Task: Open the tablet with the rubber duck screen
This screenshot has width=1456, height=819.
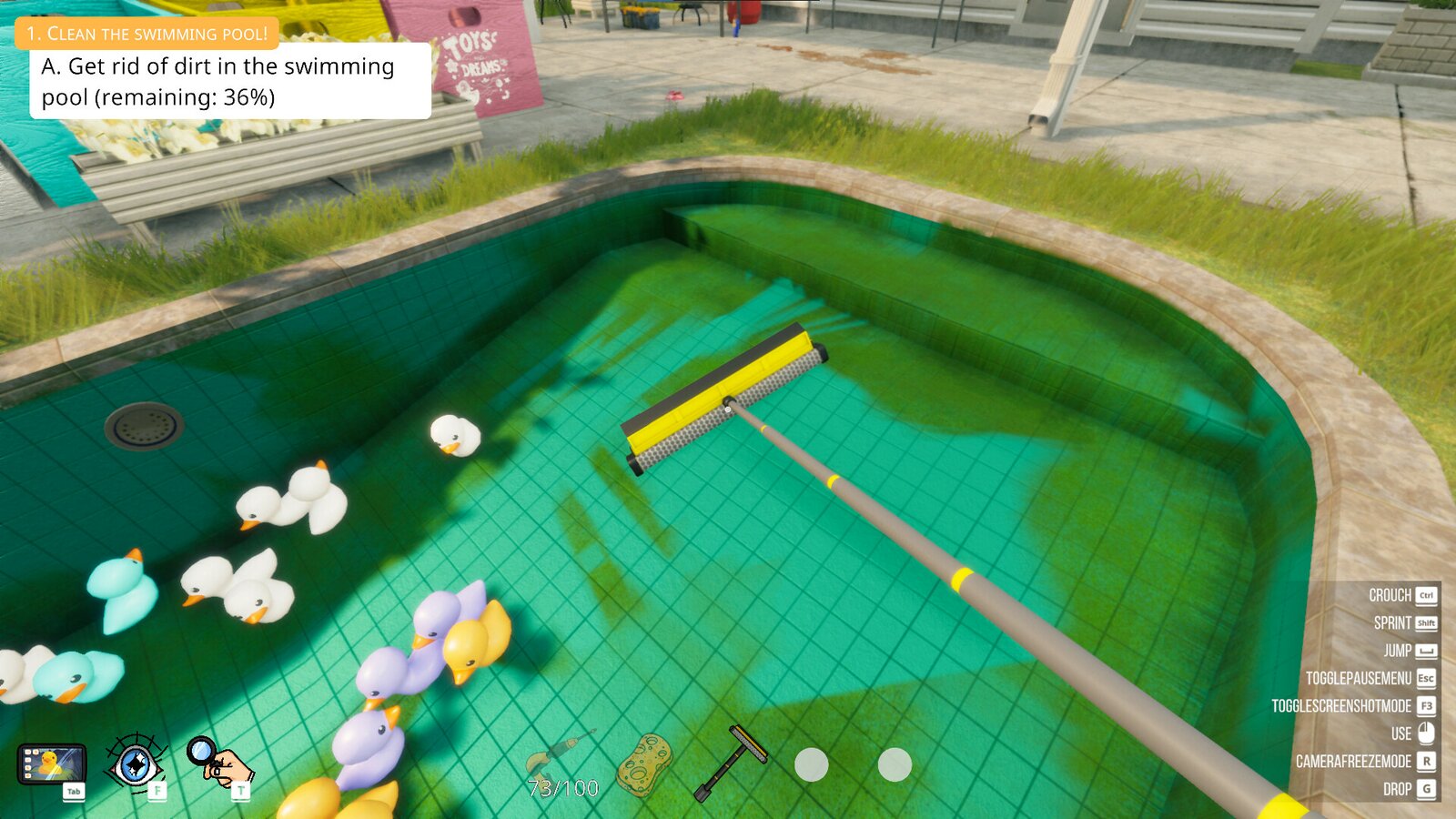Action: (x=52, y=763)
